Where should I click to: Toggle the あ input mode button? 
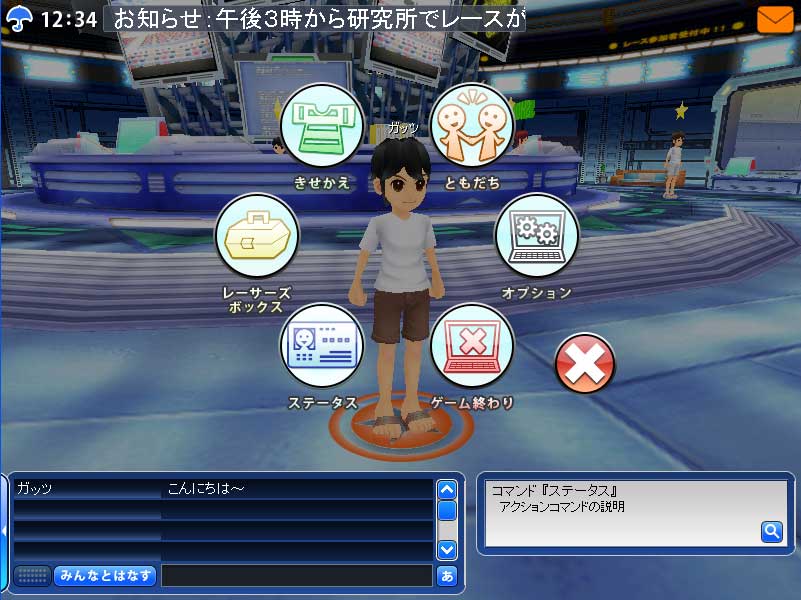tap(447, 576)
